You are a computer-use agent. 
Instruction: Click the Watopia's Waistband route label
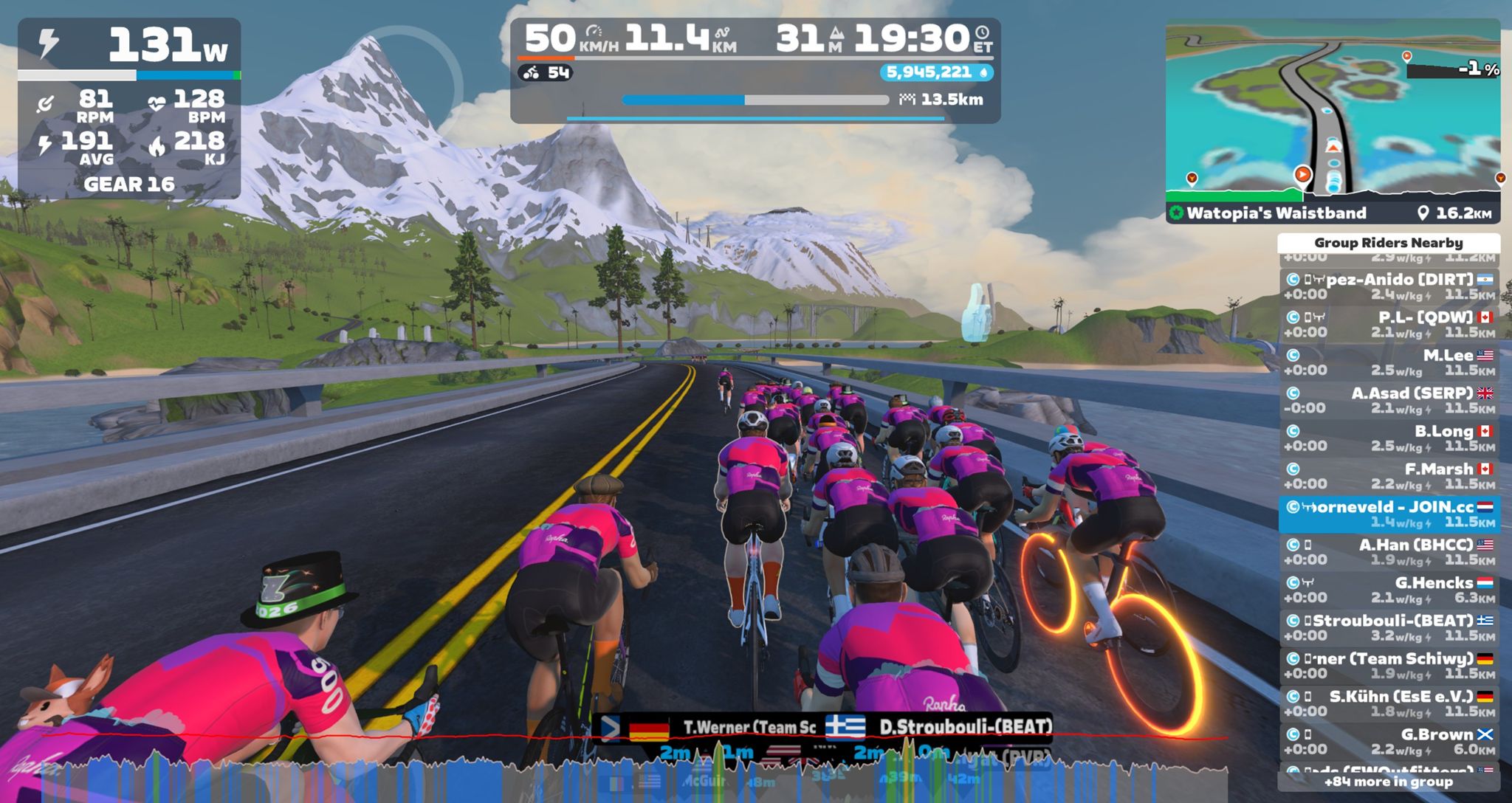(1276, 213)
